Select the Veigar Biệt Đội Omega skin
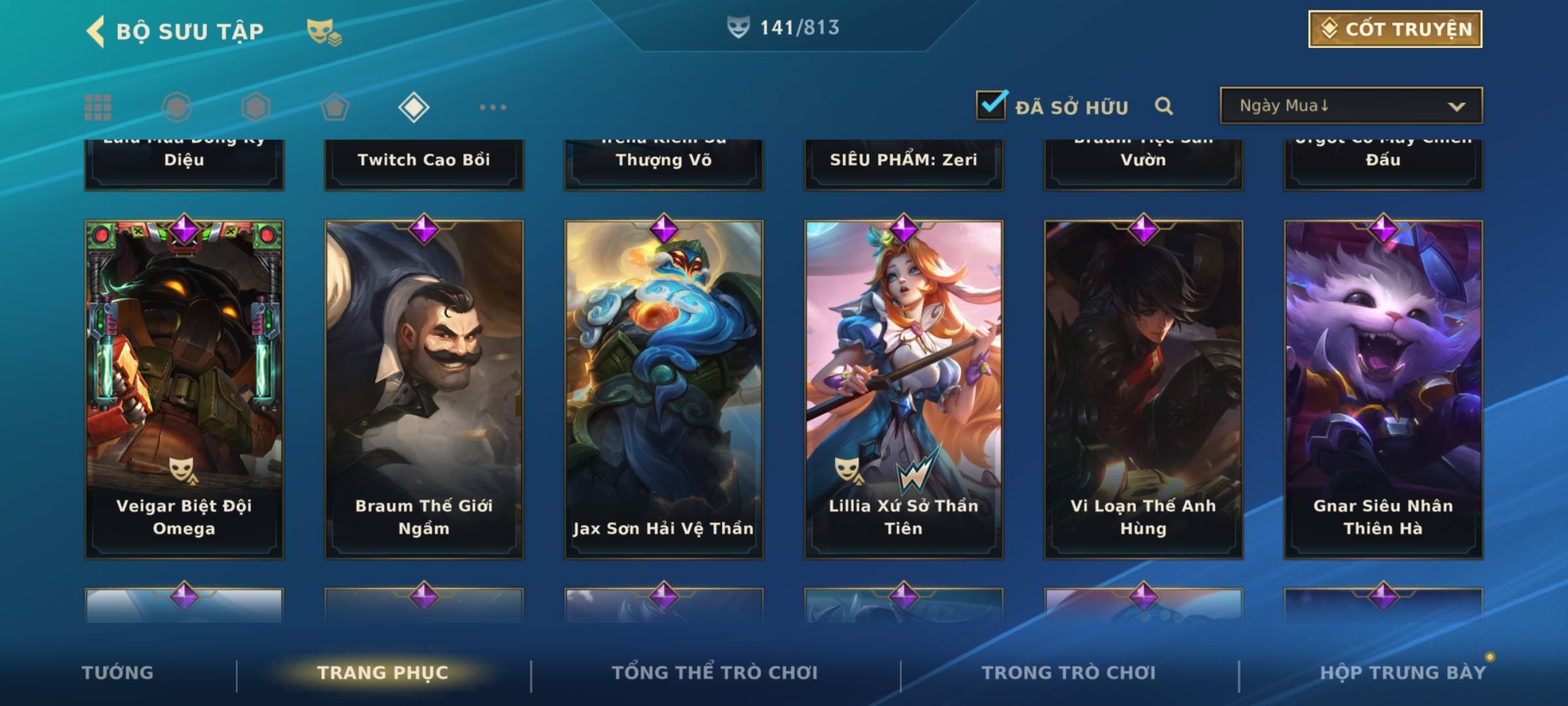This screenshot has height=706, width=1568. tap(184, 389)
